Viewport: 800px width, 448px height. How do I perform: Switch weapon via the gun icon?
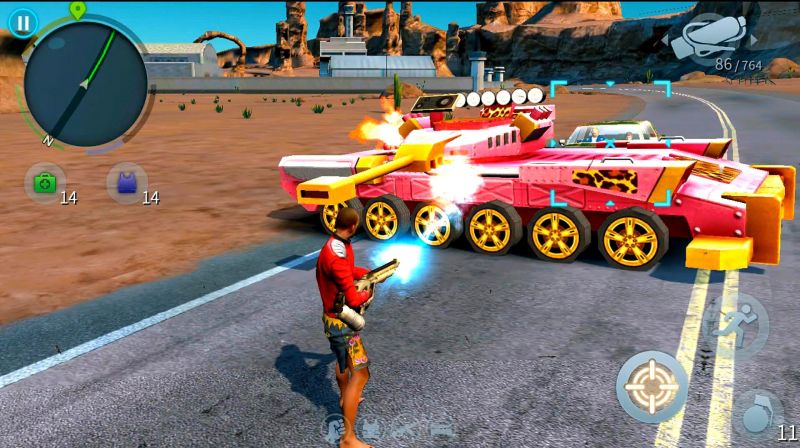click(712, 38)
